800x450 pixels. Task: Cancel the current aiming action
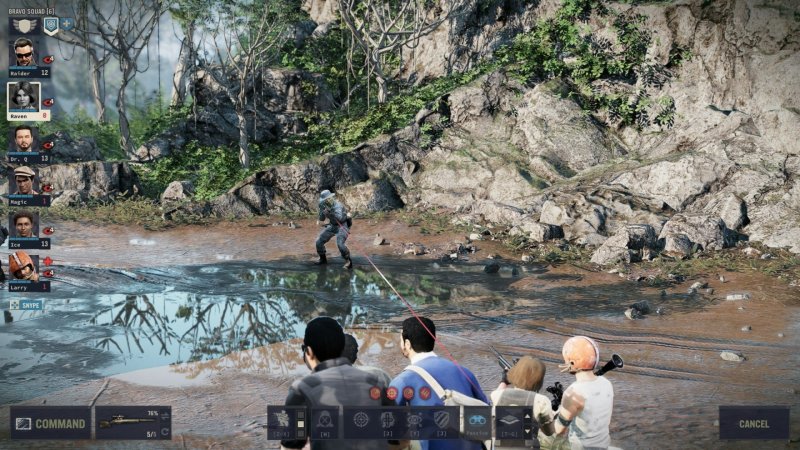tap(753, 423)
